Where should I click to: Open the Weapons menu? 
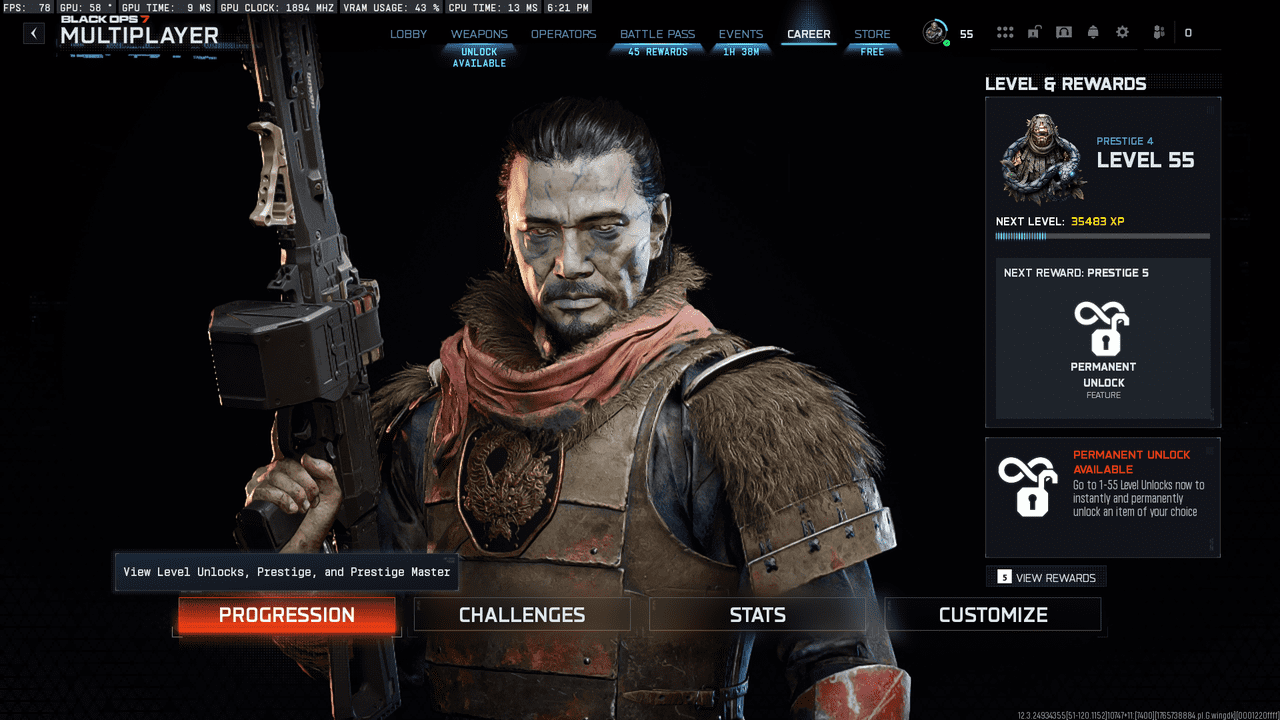[479, 33]
